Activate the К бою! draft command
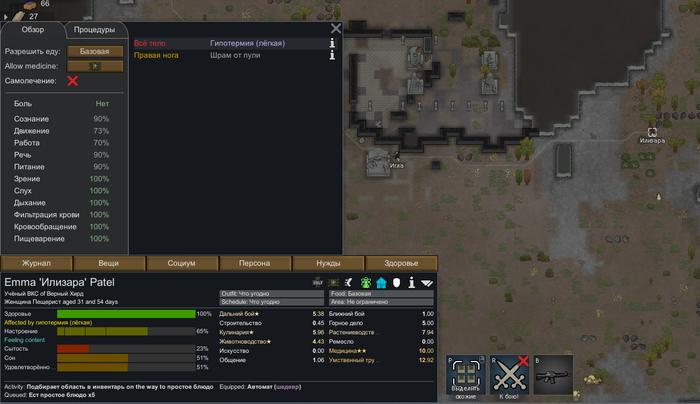Viewport: 700px width, 404px height. pyautogui.click(x=511, y=377)
